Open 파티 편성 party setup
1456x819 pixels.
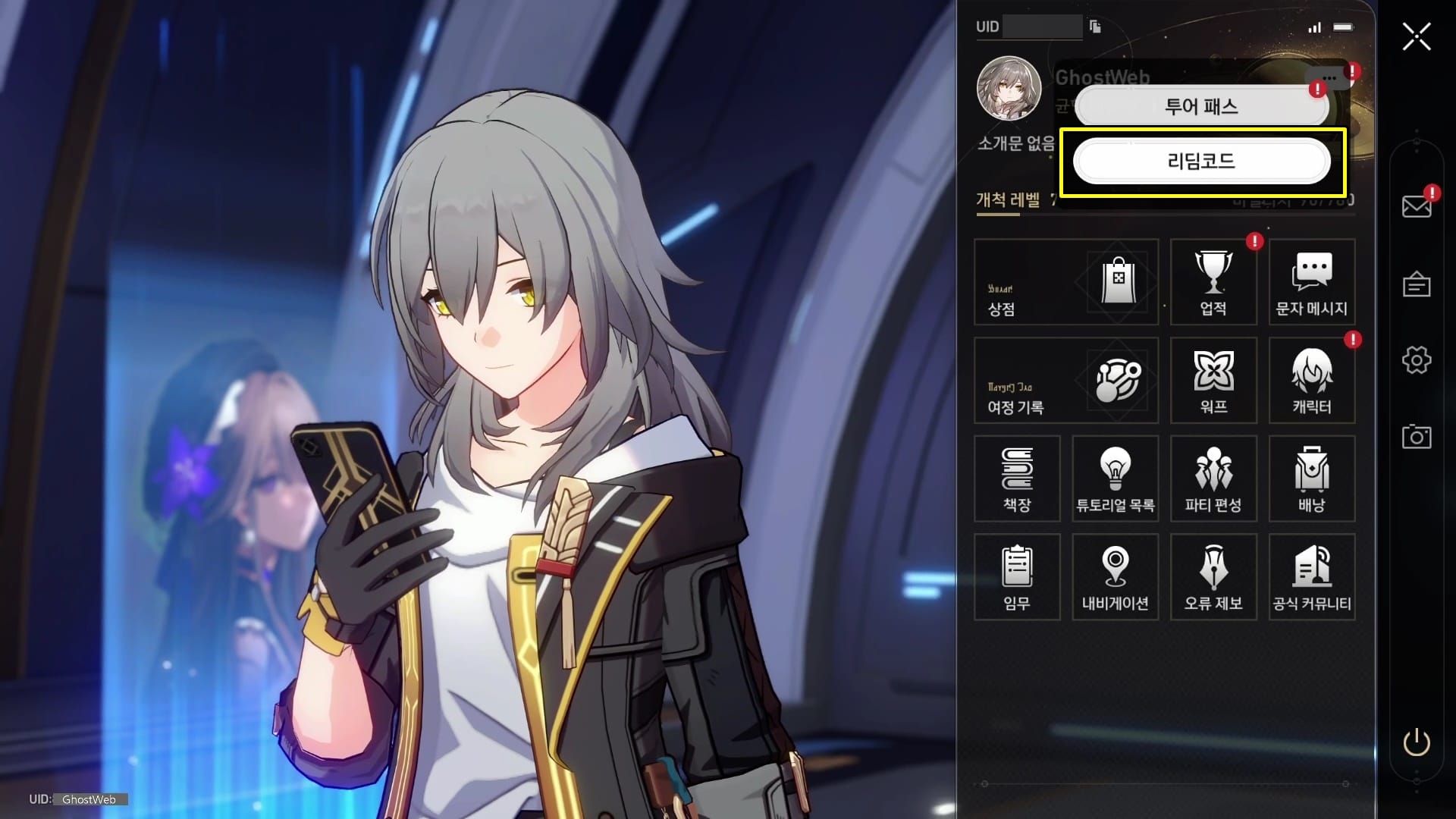[x=1213, y=479]
